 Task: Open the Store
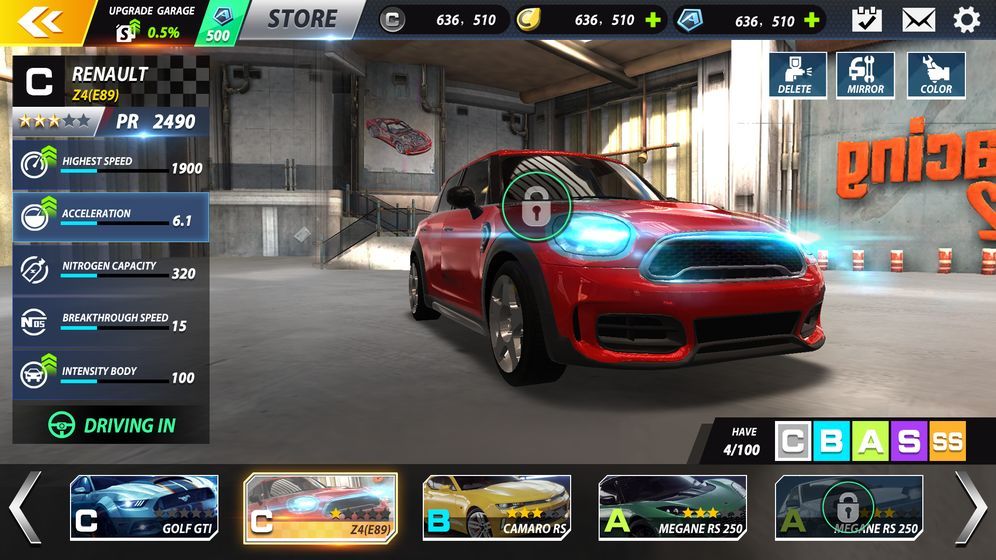302,19
